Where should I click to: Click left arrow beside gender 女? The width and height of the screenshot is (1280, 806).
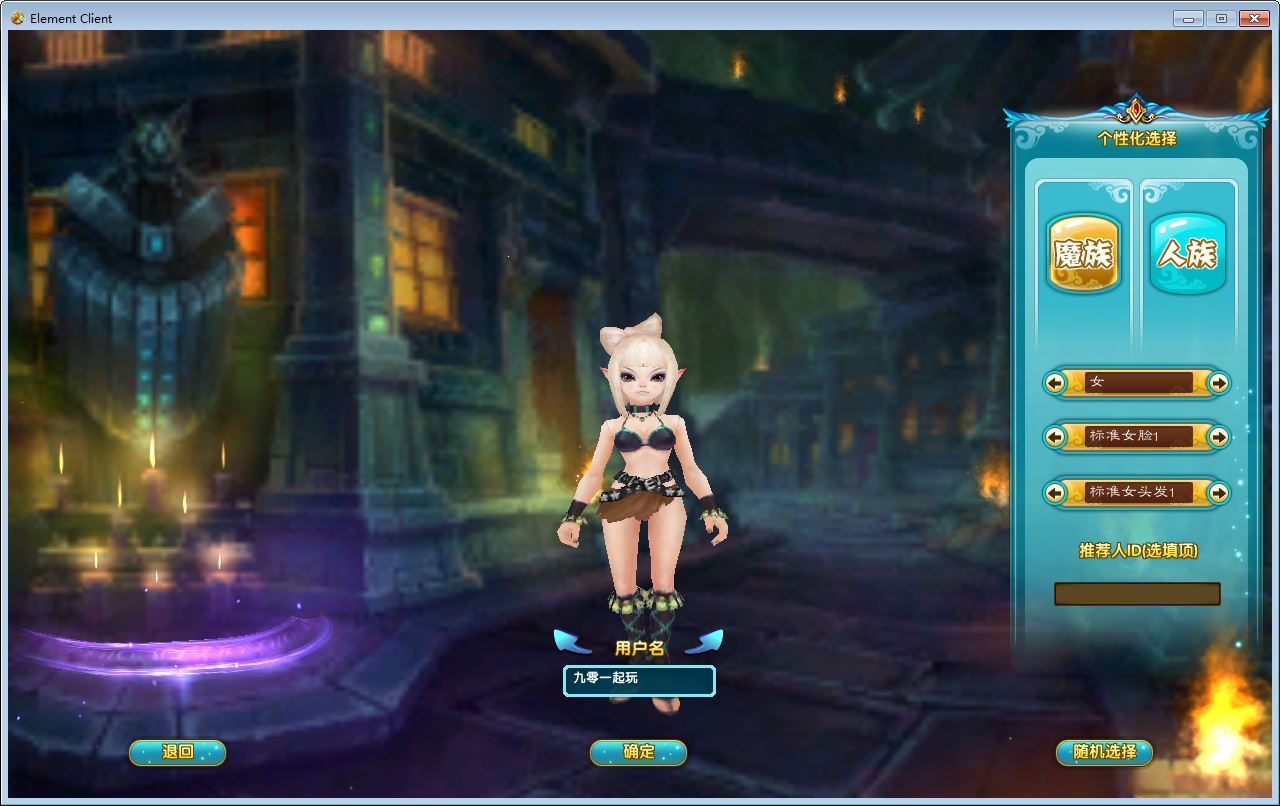point(1055,383)
